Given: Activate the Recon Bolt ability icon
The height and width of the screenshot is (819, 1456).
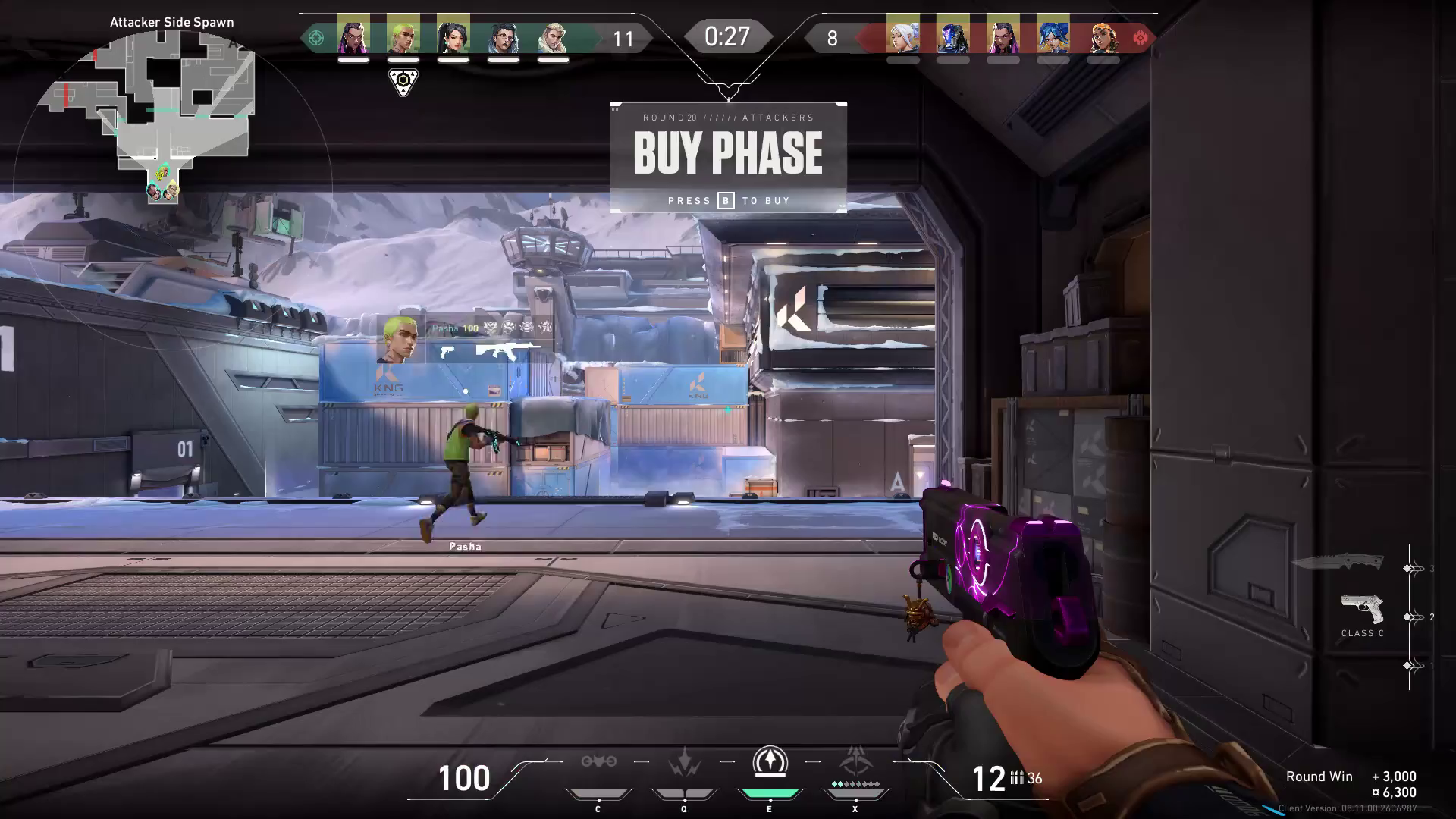Looking at the screenshot, I should (770, 762).
